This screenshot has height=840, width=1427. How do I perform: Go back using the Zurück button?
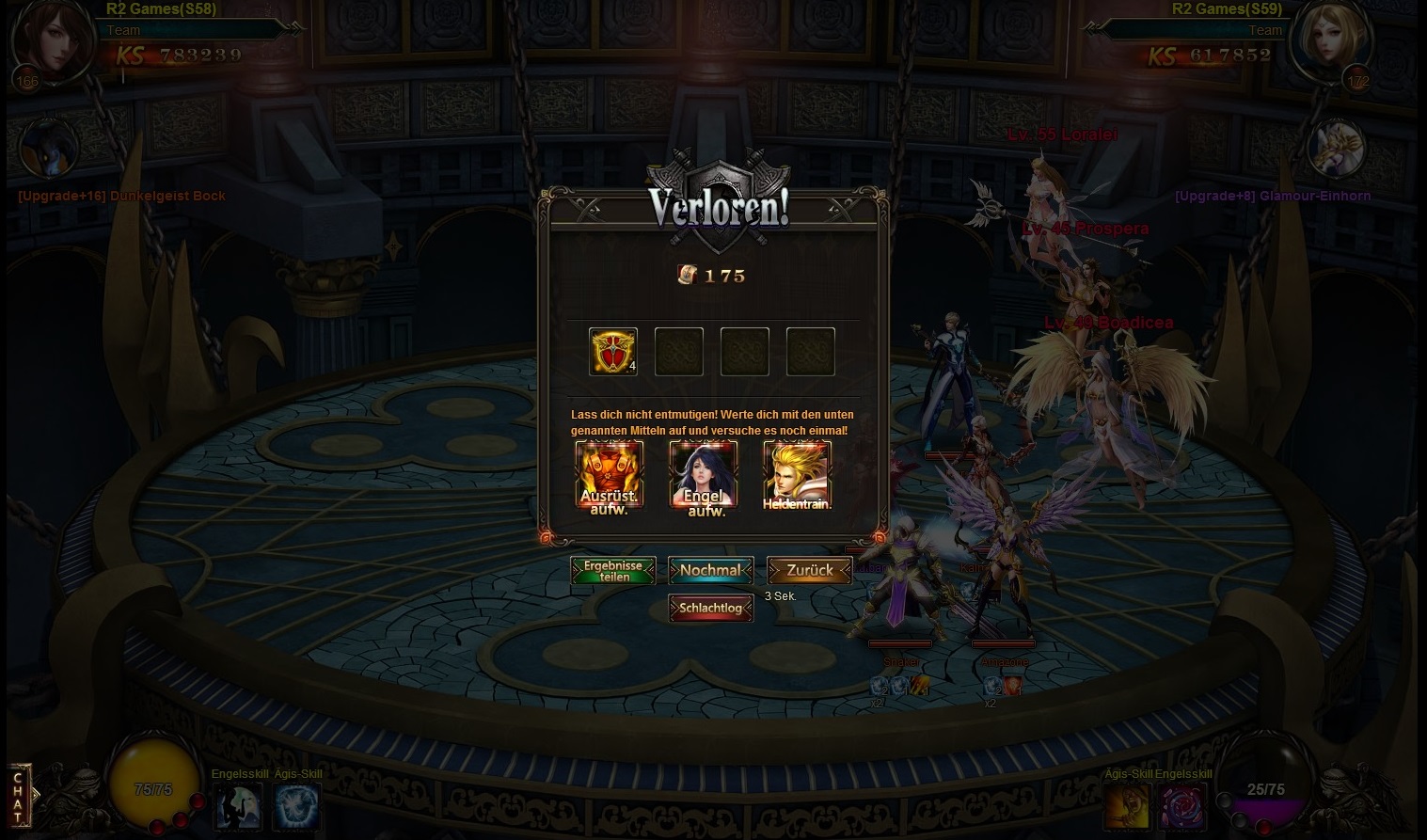click(x=809, y=570)
